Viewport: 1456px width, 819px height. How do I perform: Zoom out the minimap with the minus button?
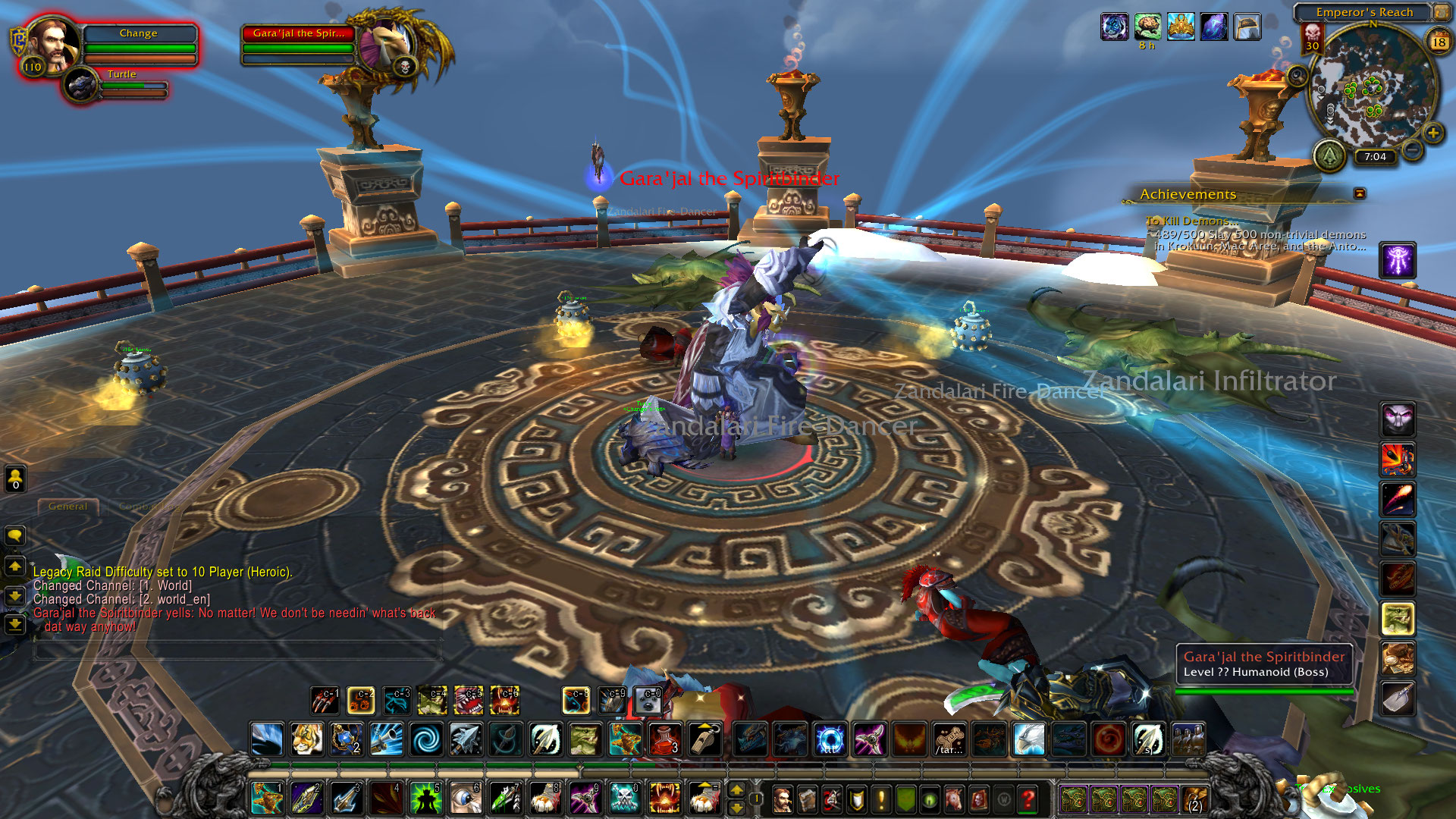click(x=1412, y=150)
